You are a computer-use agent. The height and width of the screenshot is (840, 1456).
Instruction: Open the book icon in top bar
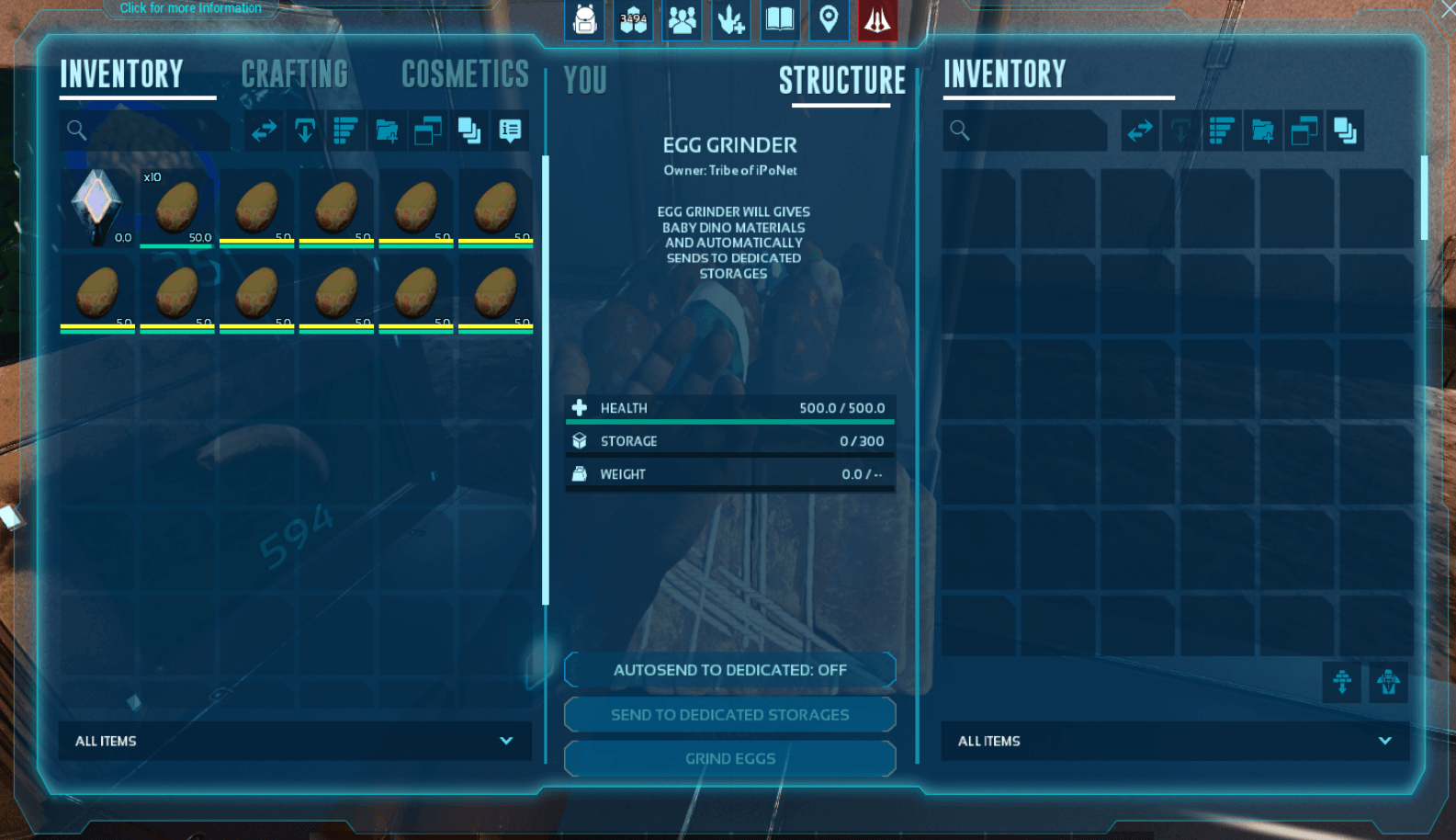pyautogui.click(x=780, y=19)
